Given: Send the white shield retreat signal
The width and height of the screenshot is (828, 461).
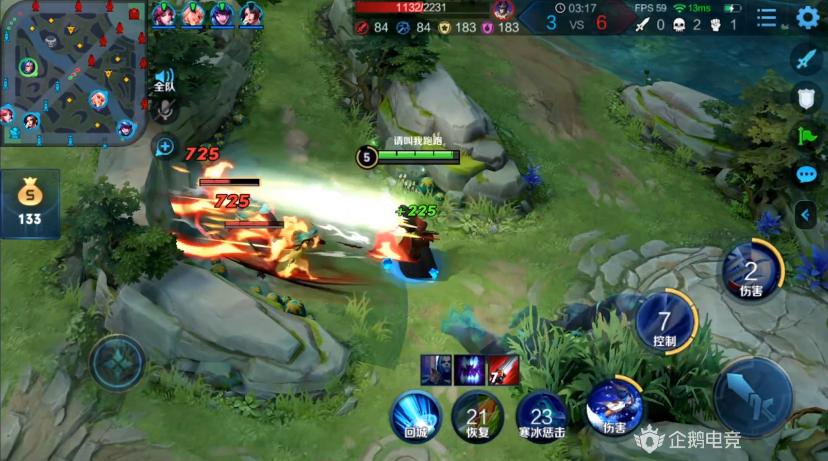Looking at the screenshot, I should 806,97.
